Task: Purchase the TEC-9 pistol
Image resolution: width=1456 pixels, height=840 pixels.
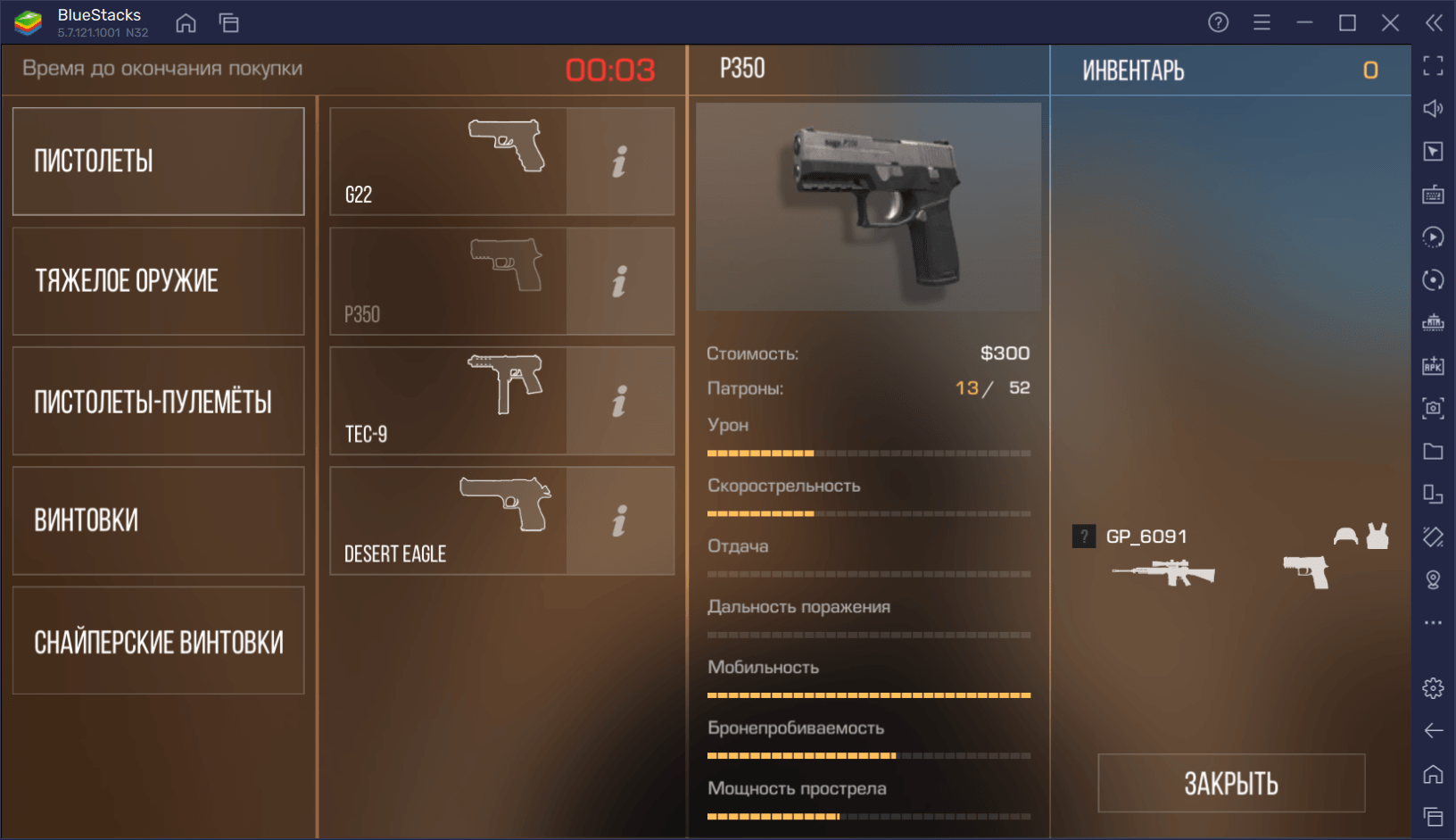Action: (448, 401)
